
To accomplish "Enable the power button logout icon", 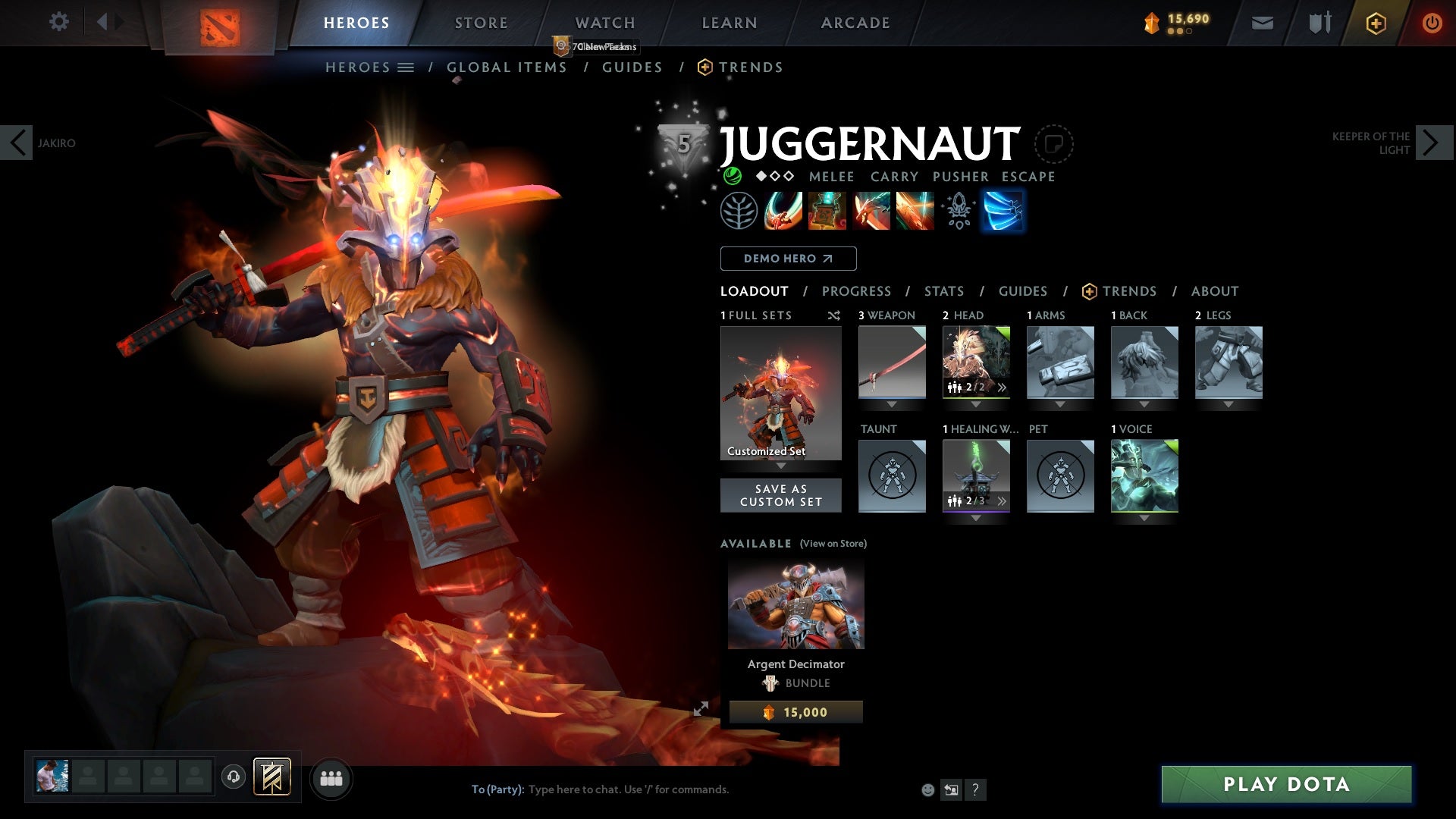I will click(1432, 22).
